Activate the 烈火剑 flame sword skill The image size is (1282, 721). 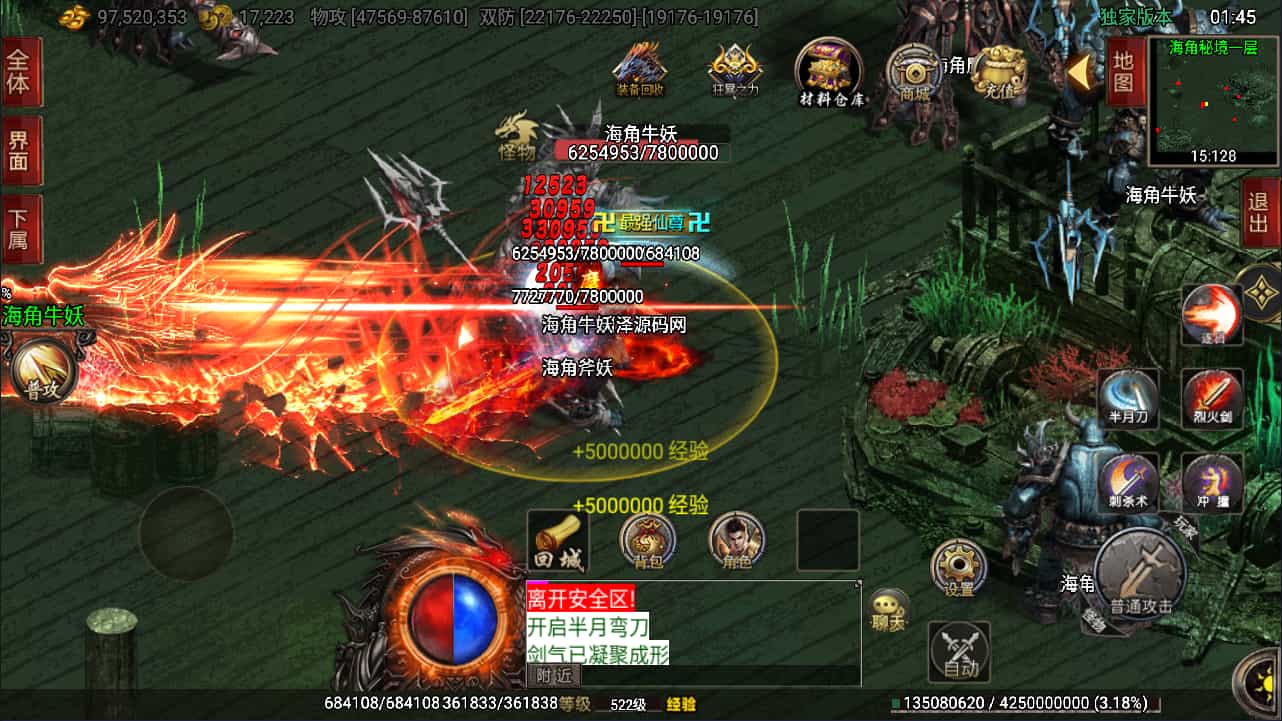1212,397
